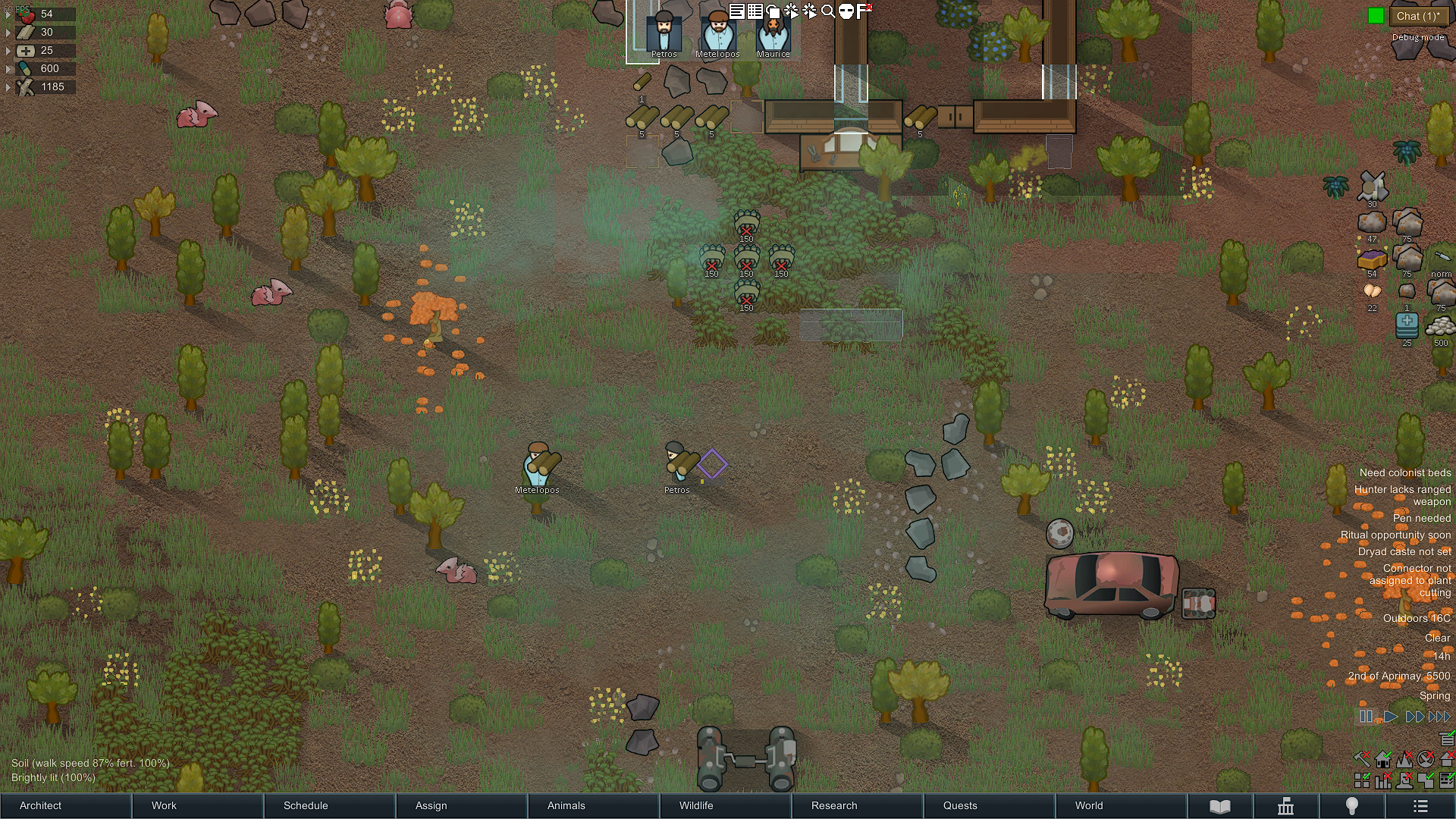Click the 'Need colonist beds' alert
This screenshot has width=1456, height=819.
pyautogui.click(x=1404, y=472)
